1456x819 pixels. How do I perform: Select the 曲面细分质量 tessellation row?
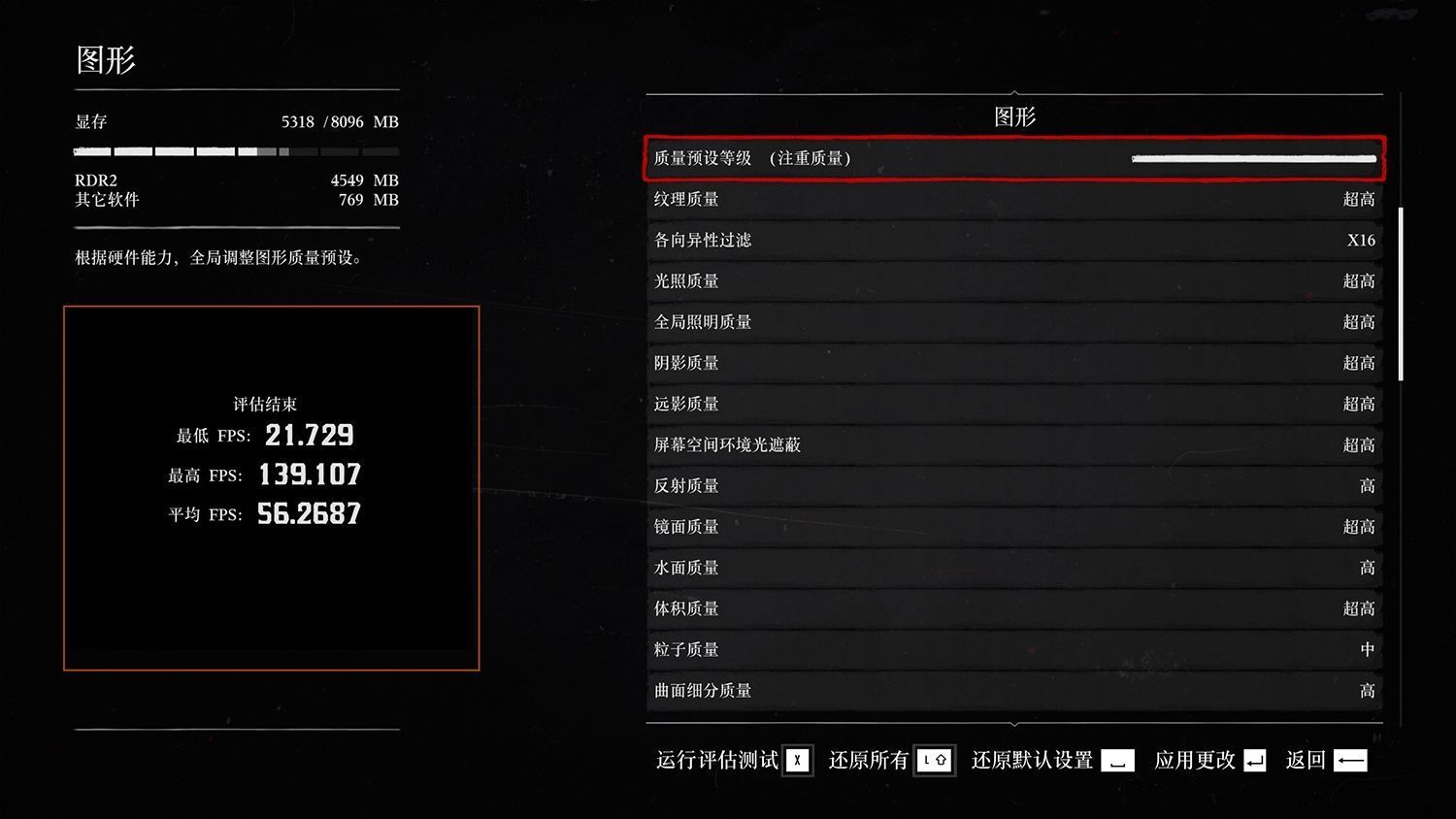pyautogui.click(x=1014, y=690)
